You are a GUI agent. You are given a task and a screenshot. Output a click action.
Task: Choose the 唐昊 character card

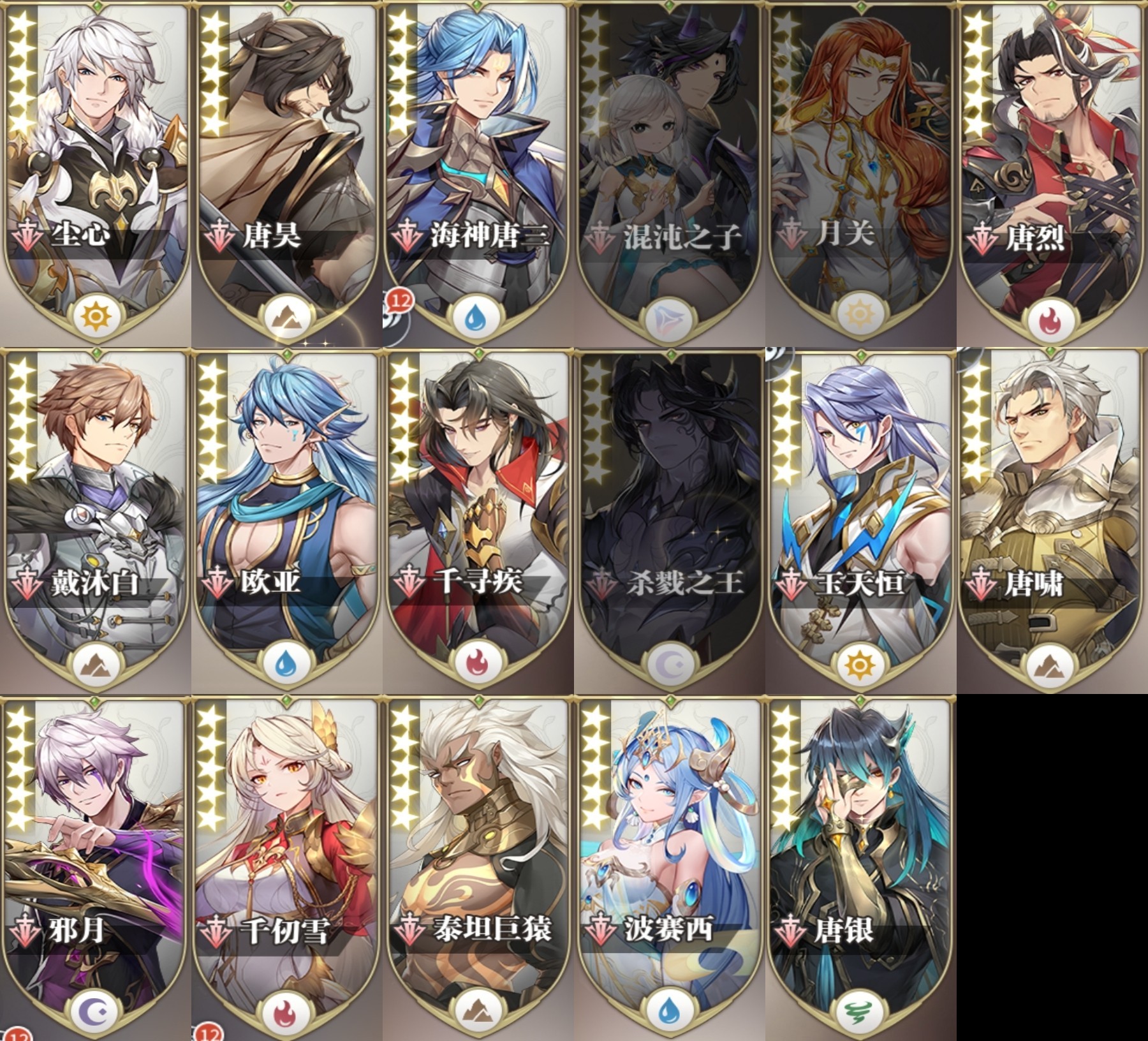(287, 166)
